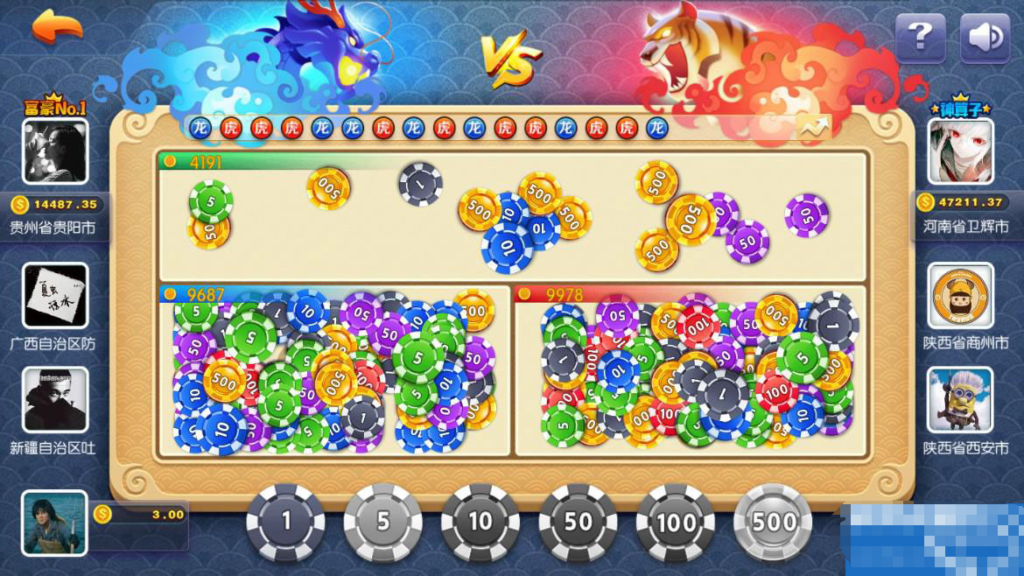This screenshot has height=576, width=1024.
Task: Bet on the top 4191 tie area
Action: [512, 215]
